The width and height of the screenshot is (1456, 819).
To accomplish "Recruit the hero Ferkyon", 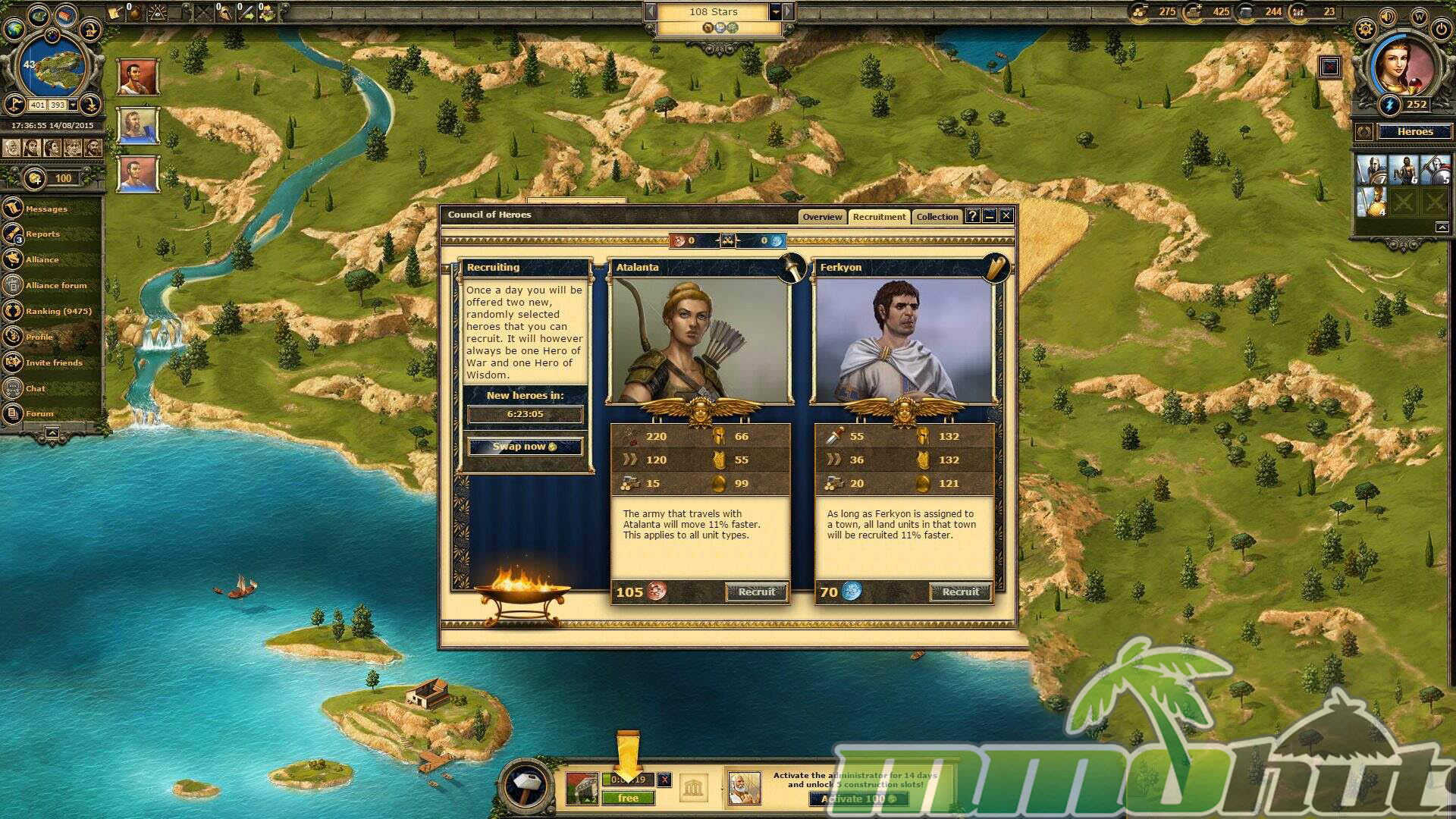I will click(x=960, y=592).
